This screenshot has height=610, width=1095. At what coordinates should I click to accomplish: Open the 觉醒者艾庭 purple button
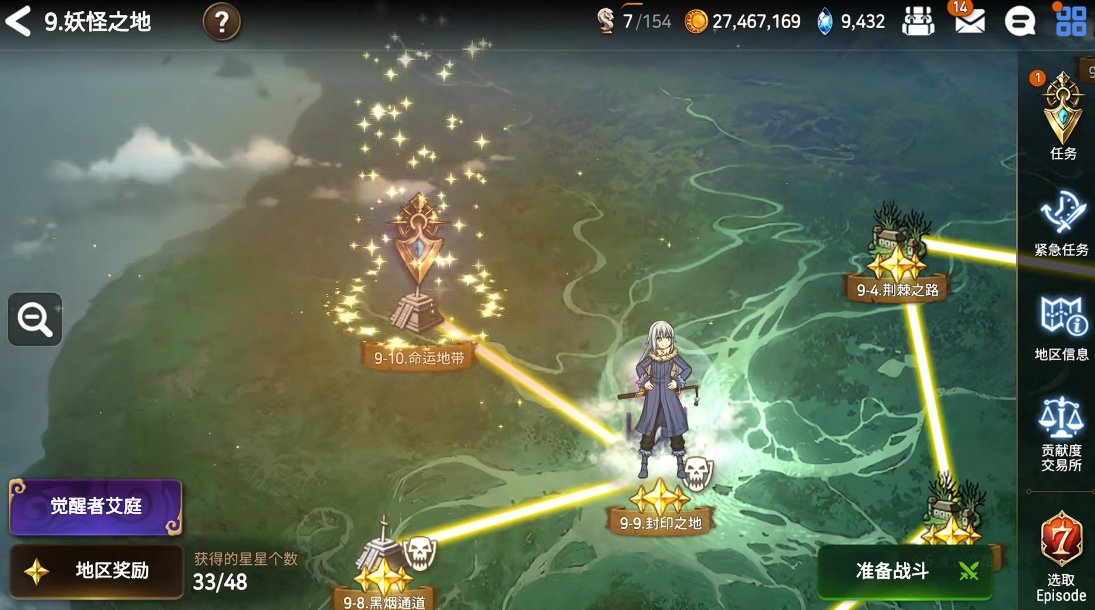tap(96, 507)
